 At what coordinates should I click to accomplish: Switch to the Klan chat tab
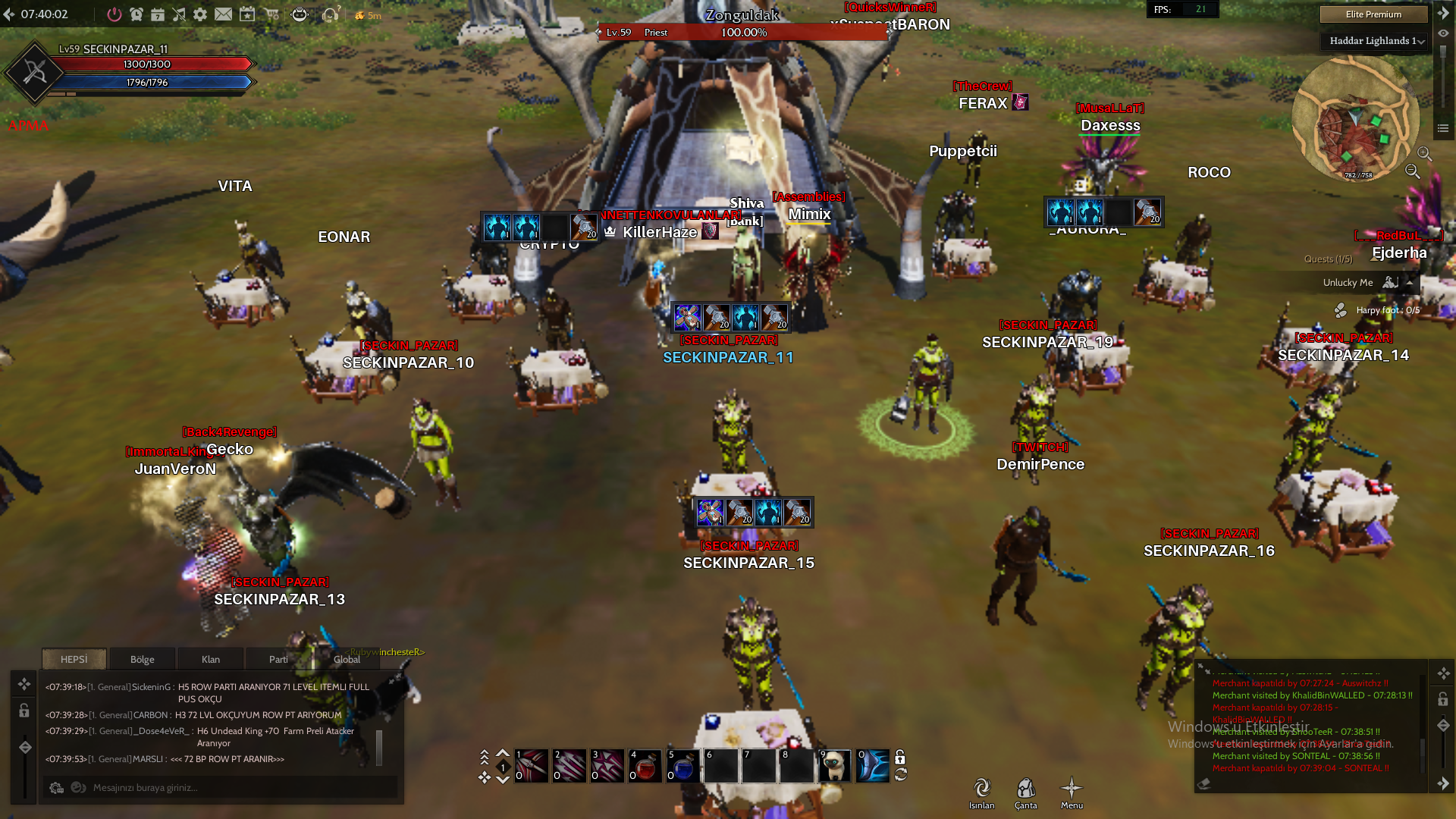211,659
